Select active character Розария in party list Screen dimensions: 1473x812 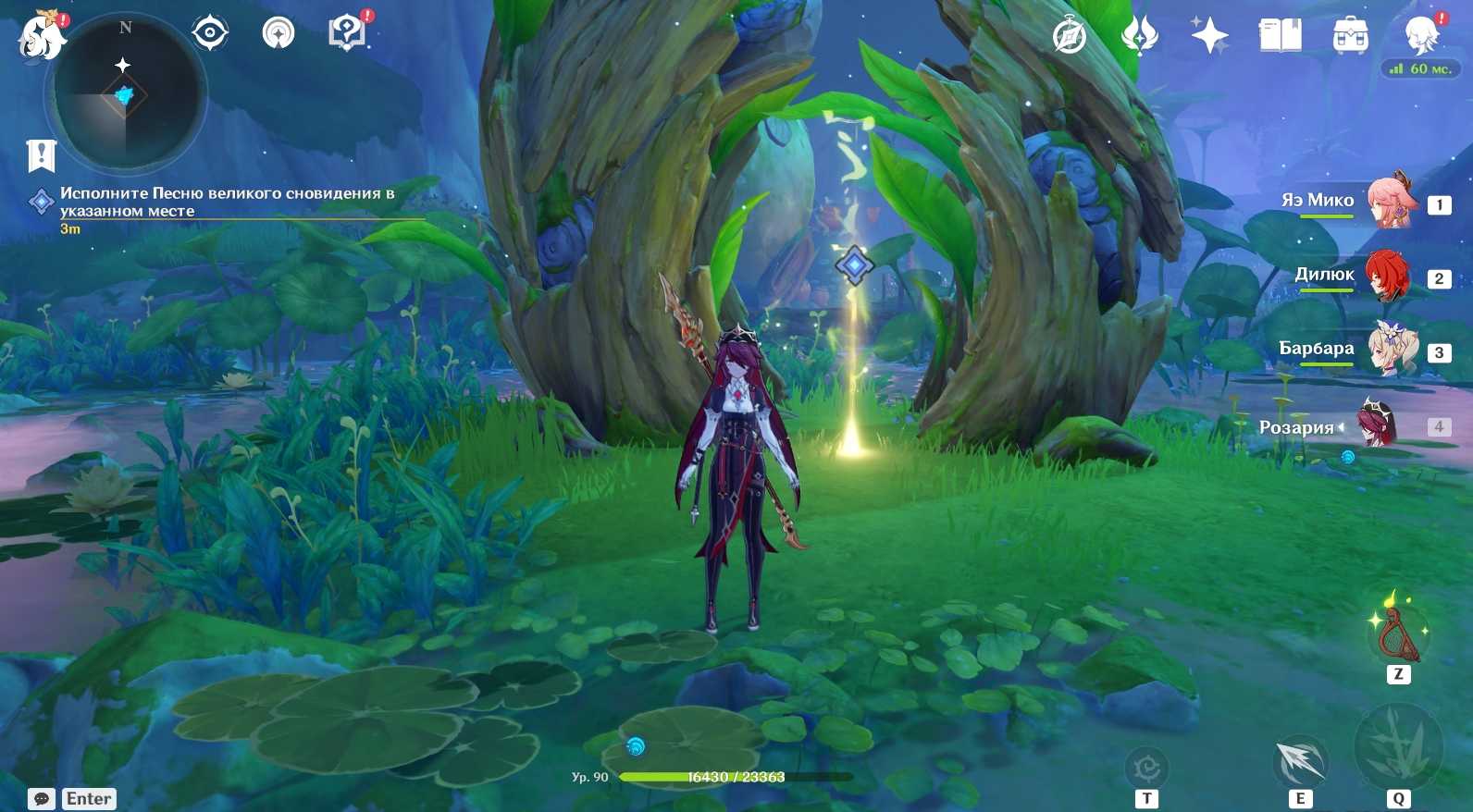(1377, 425)
